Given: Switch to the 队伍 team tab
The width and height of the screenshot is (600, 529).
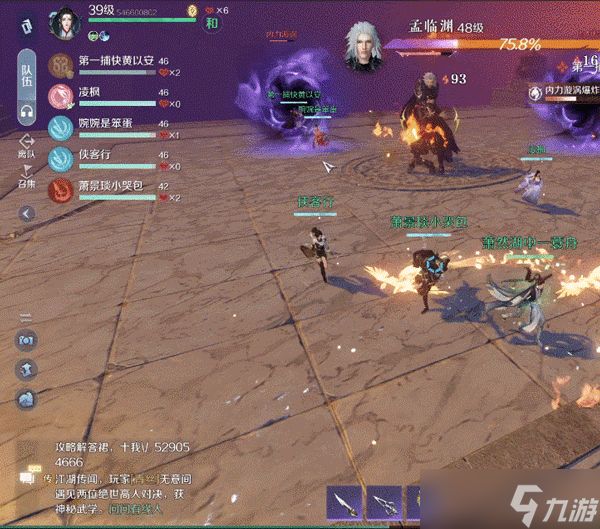Looking at the screenshot, I should [x=27, y=70].
